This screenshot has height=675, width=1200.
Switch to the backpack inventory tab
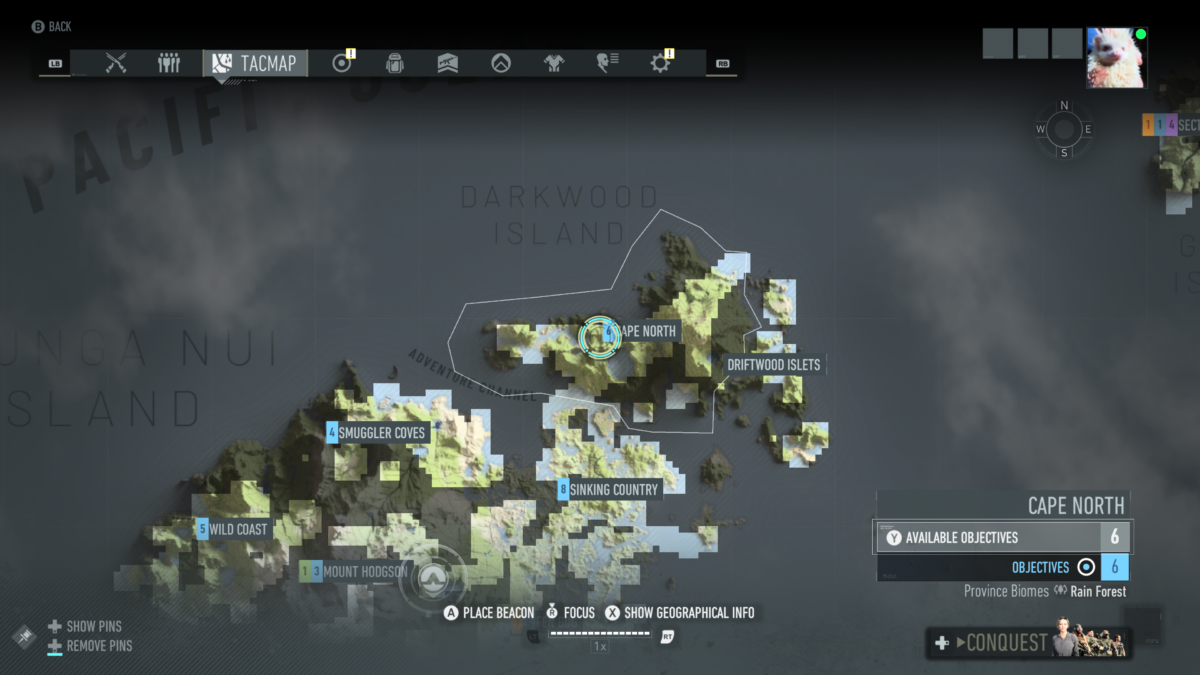click(x=395, y=63)
